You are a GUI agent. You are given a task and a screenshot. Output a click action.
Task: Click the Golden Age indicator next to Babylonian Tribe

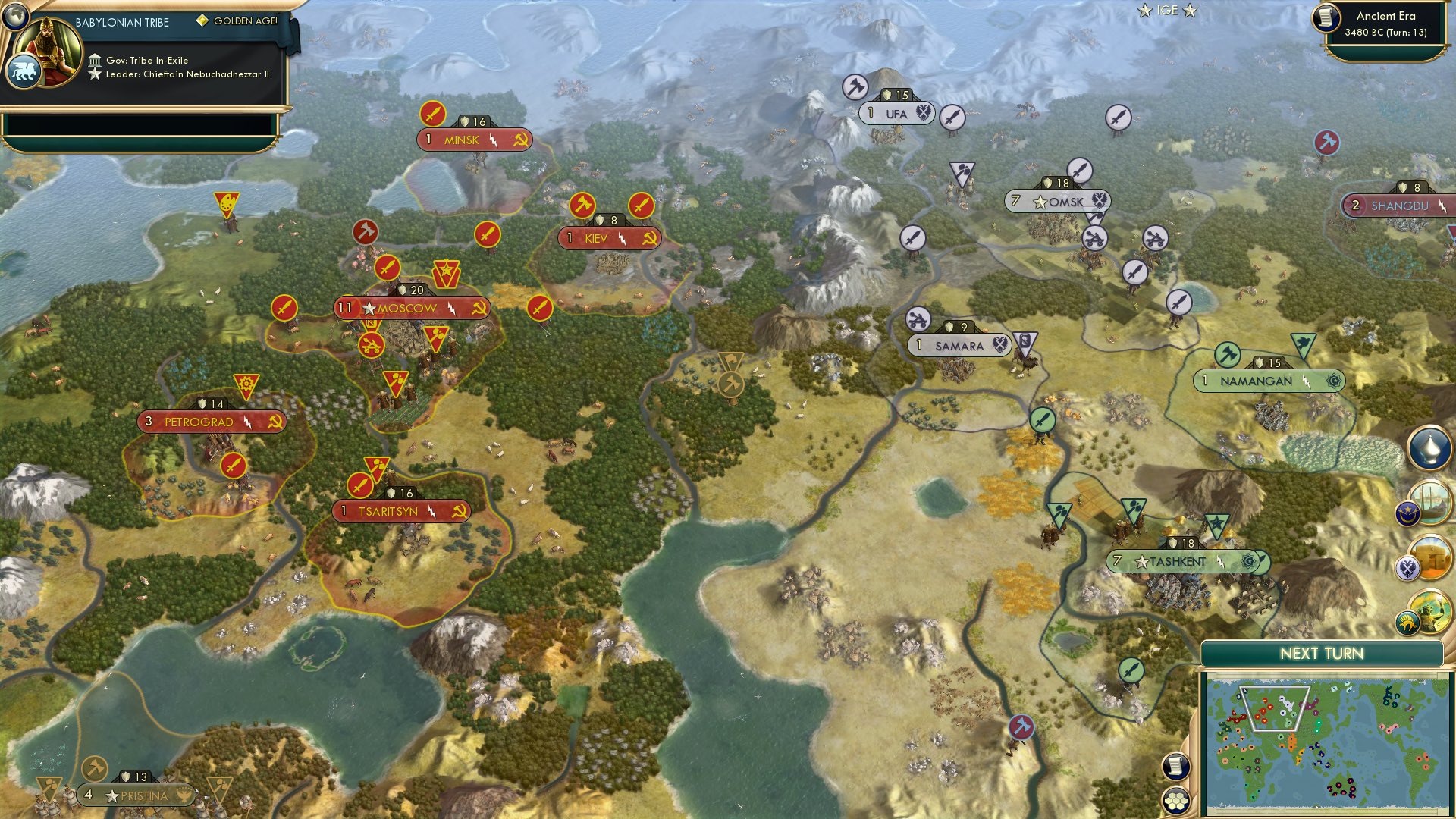point(202,23)
